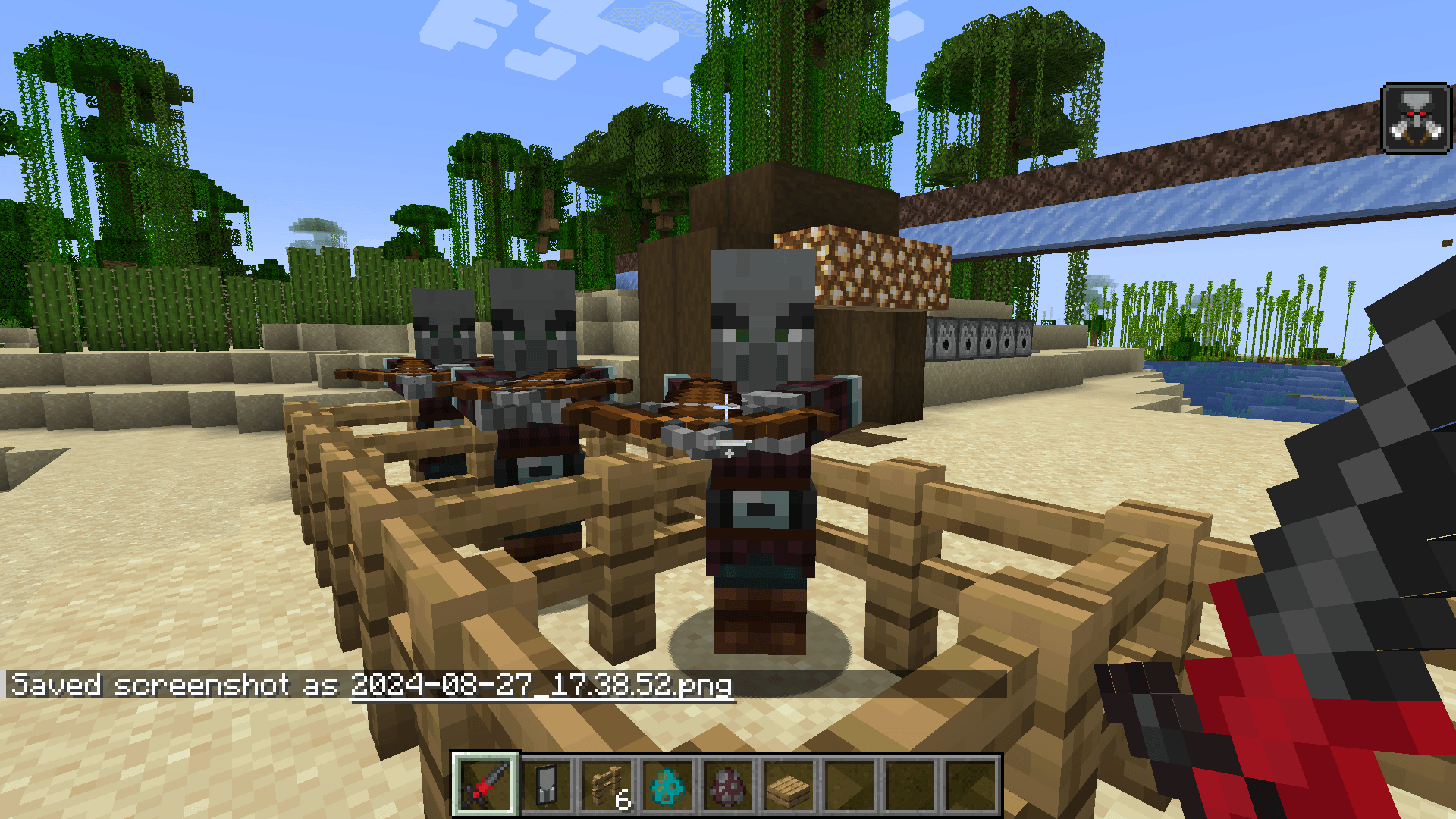
Task: Select the wooden pressure plate hotbar slot
Action: pos(788,785)
